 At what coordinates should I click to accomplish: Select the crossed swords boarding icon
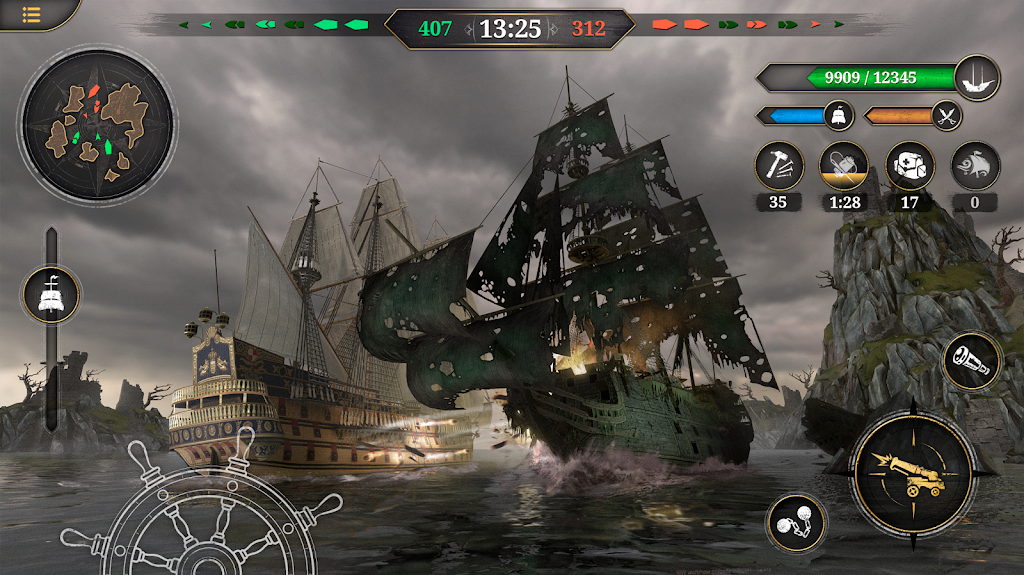[x=945, y=116]
